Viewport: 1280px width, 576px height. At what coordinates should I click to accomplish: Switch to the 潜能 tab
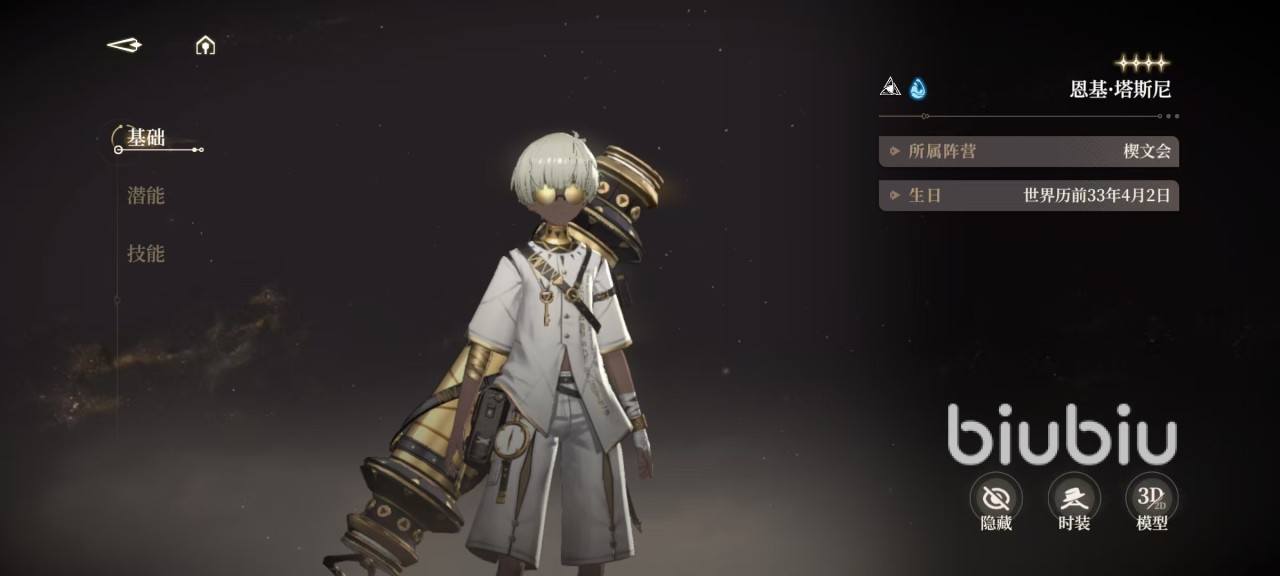pyautogui.click(x=146, y=196)
